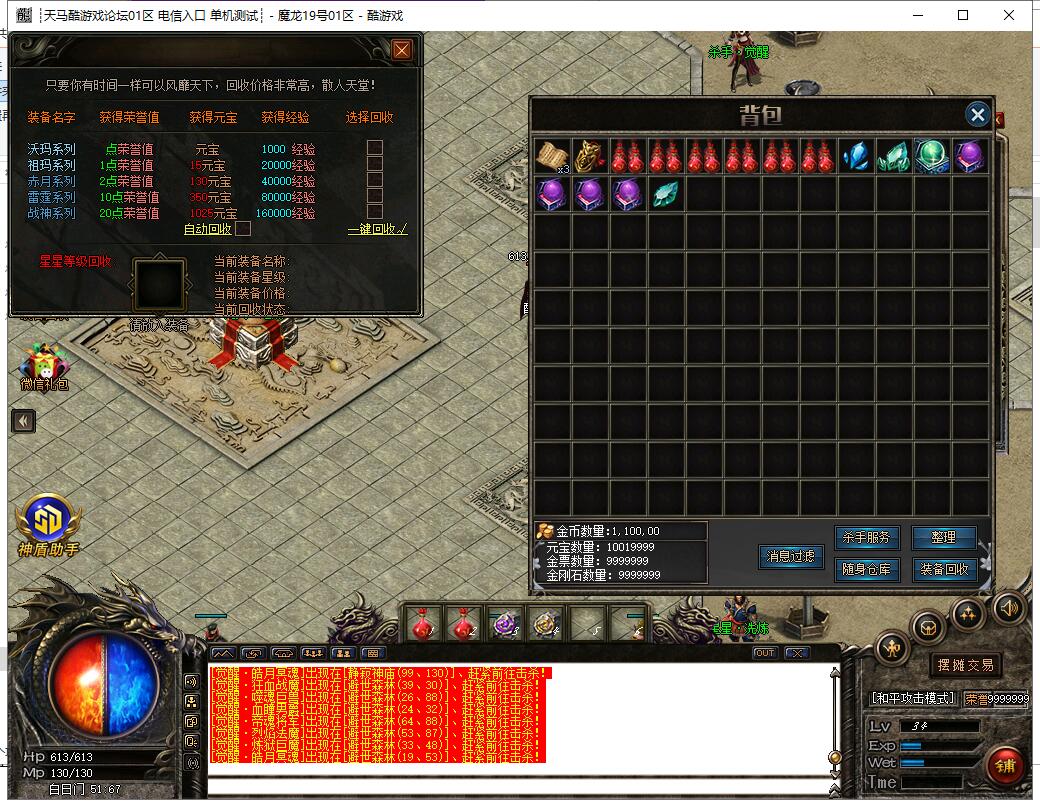
Task: Tick the 战神系列 recycle checkbox
Action: [x=375, y=212]
